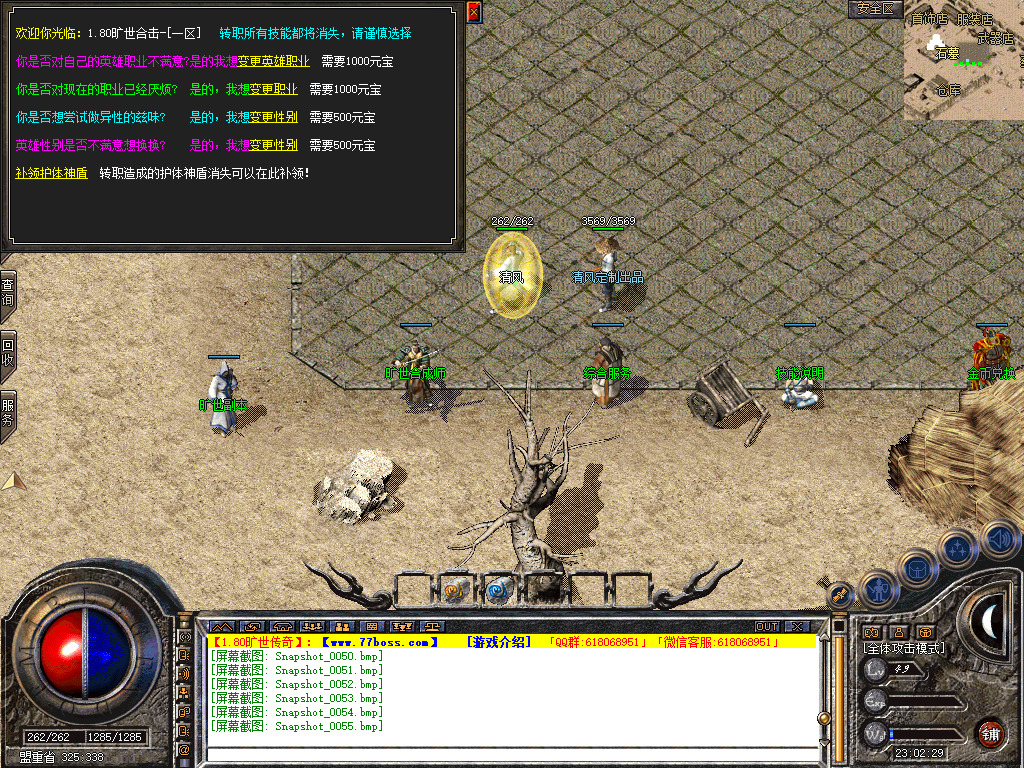This screenshot has width=1024, height=768.
Task: Open the red 铺 shop button
Action: [x=990, y=733]
